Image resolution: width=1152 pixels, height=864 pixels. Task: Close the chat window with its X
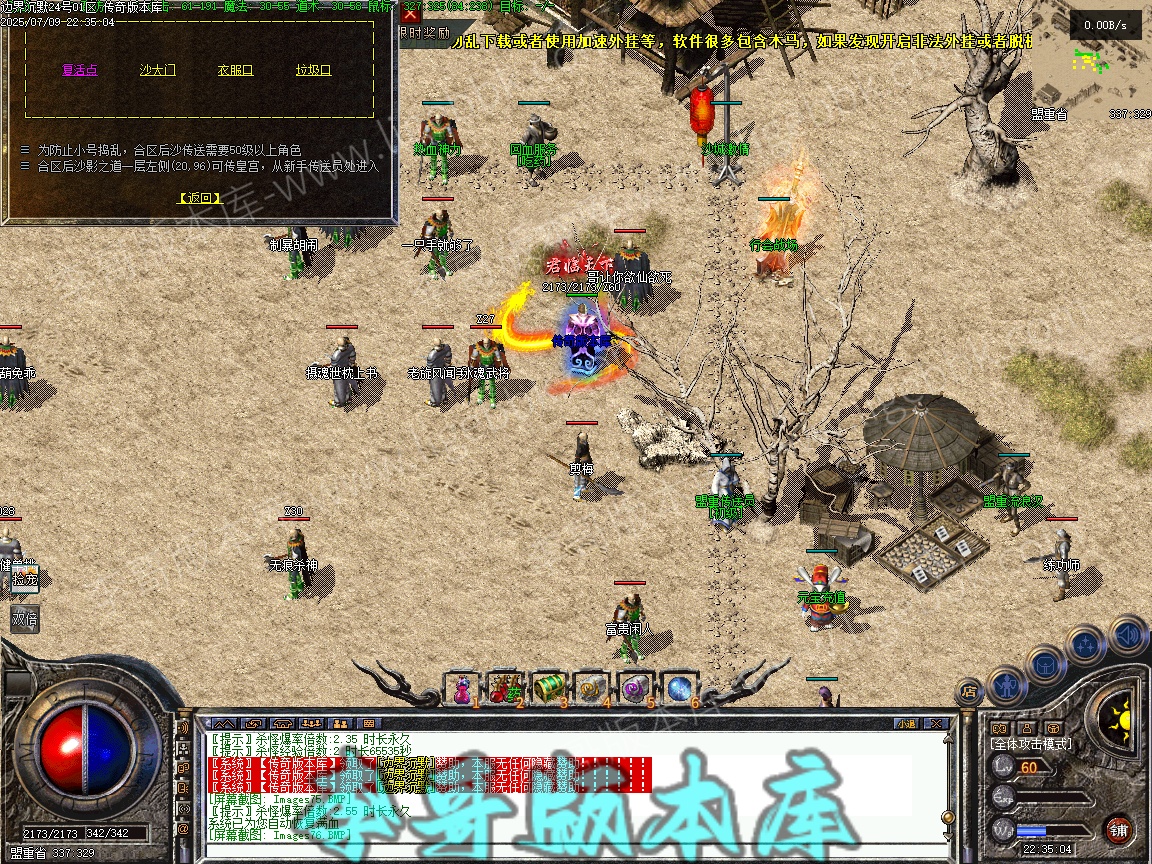click(935, 723)
